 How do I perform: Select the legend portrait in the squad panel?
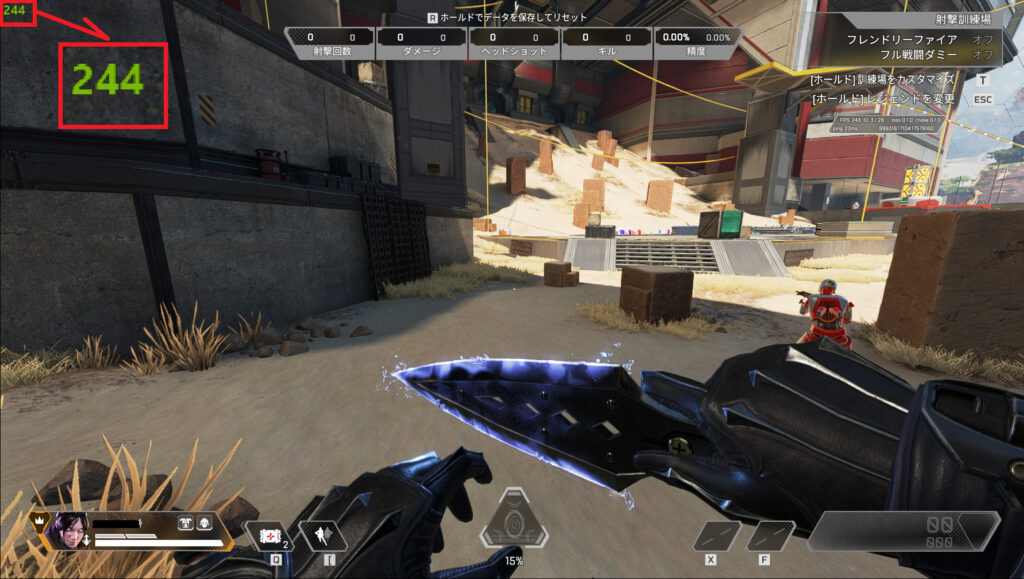coord(69,529)
